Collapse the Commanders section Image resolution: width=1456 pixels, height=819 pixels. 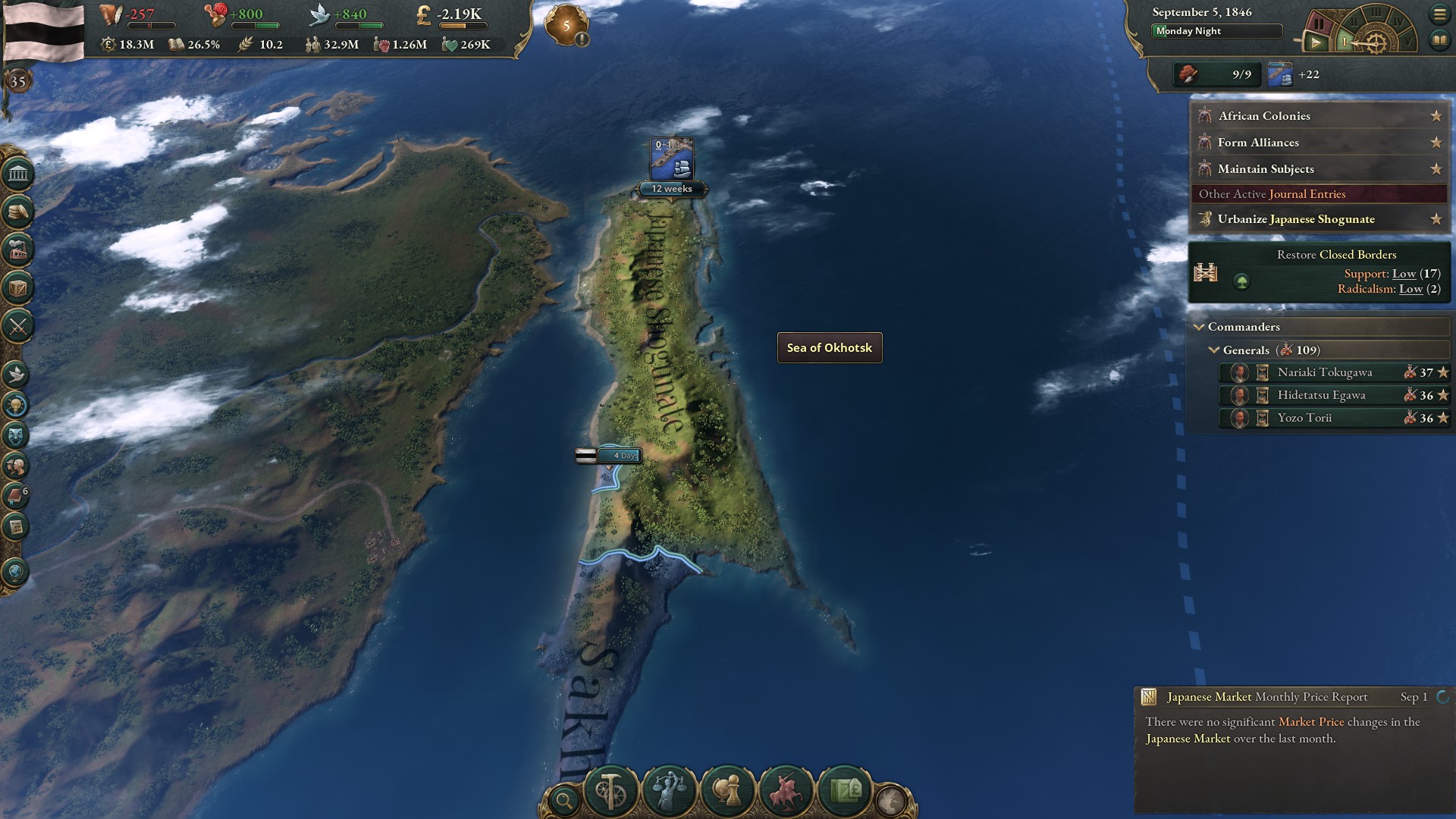pos(1200,327)
